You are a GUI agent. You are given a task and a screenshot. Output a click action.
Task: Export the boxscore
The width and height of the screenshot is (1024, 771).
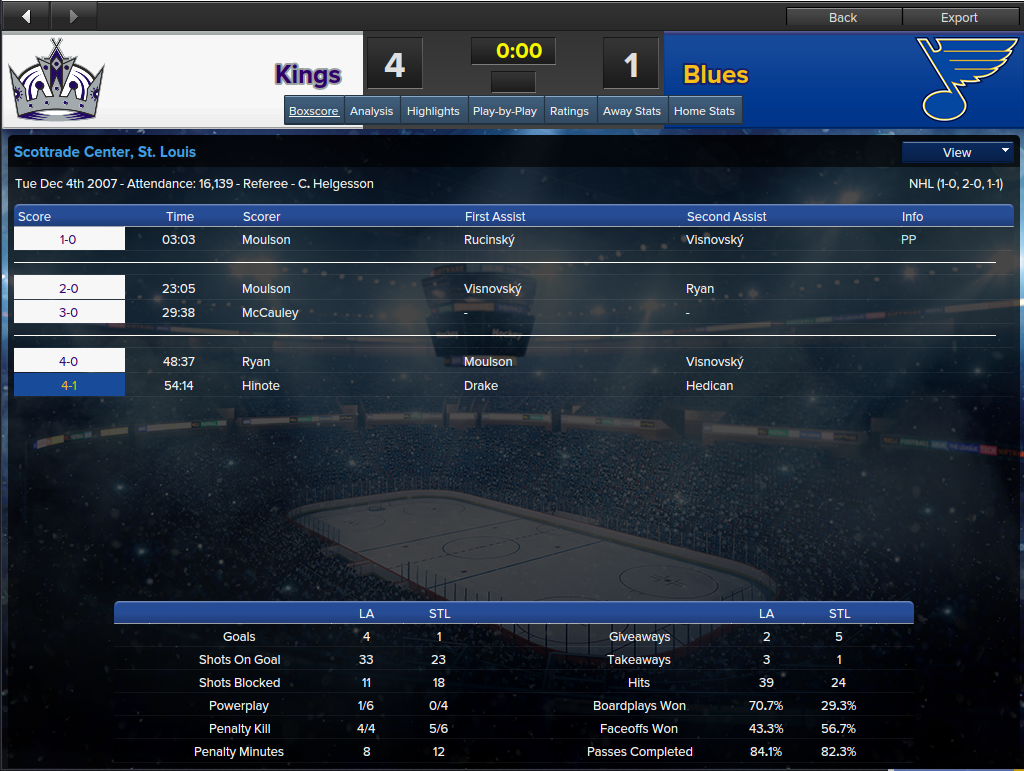pos(959,17)
